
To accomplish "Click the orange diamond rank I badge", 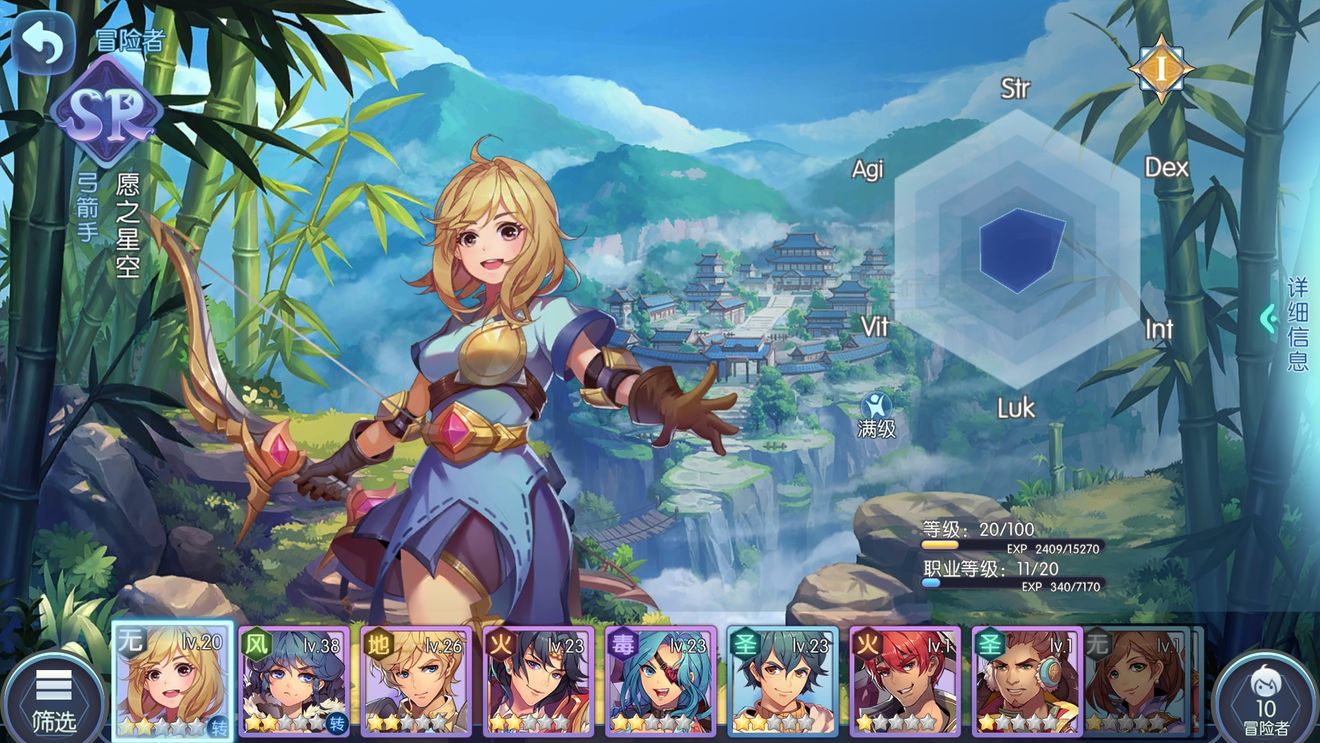I will tap(1160, 68).
